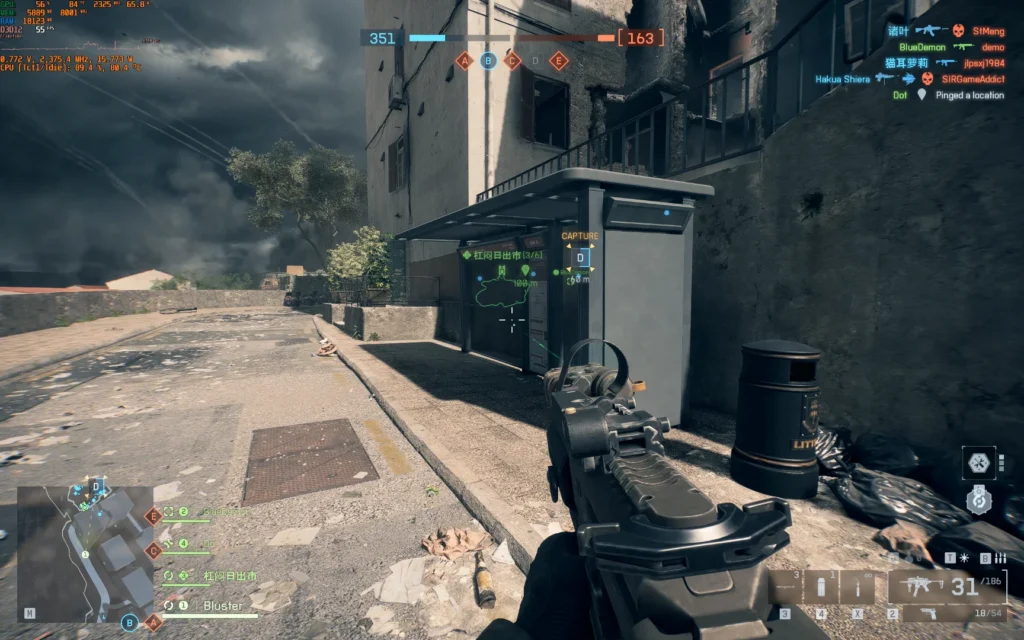Select squad member 杠问日出市 in squad list
The image size is (1024, 640).
[x=228, y=576]
